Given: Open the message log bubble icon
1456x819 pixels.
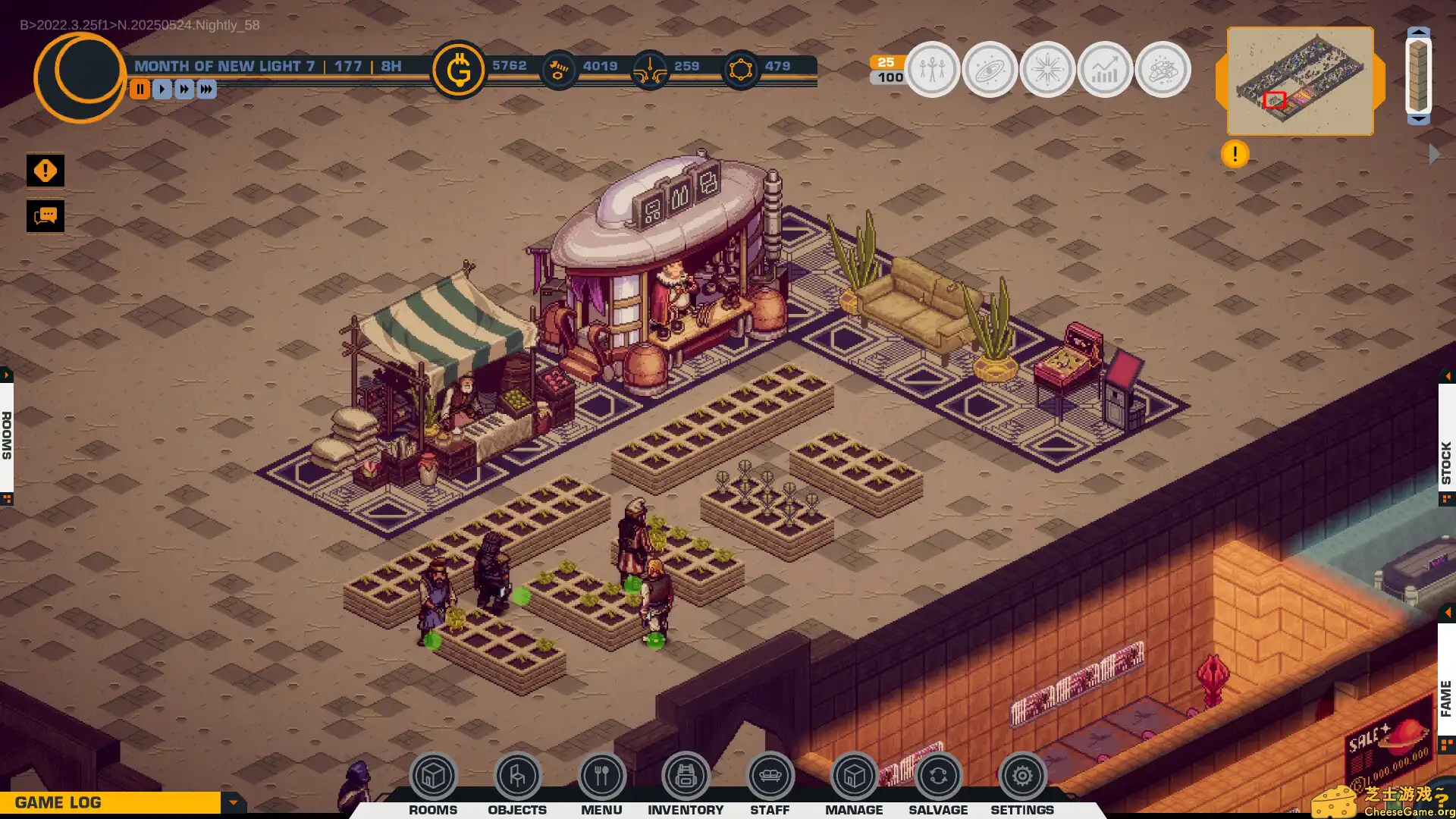Looking at the screenshot, I should pyautogui.click(x=45, y=216).
